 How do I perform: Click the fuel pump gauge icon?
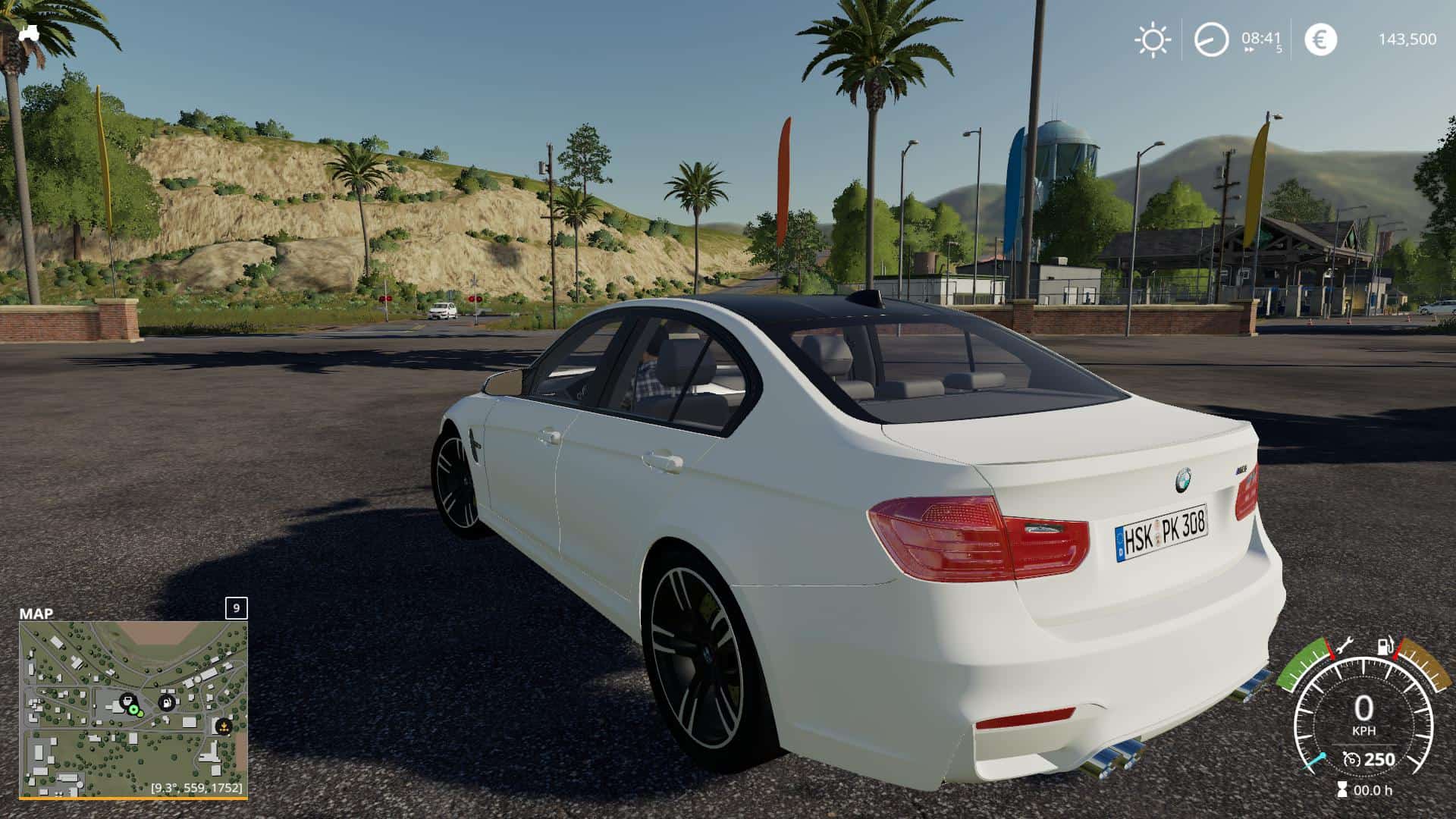1385,646
